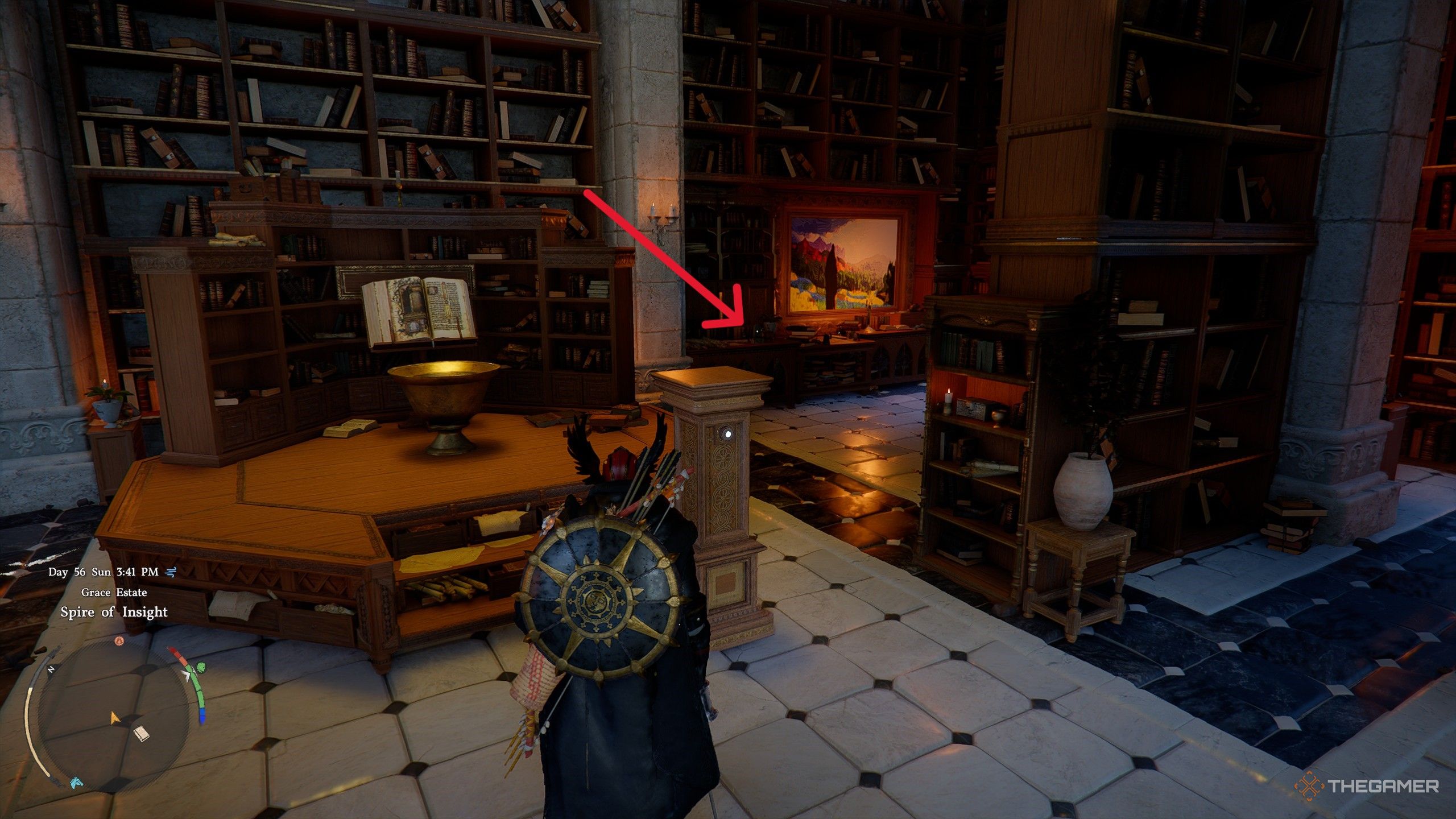Click the blue horse marker on minimap

coord(76,783)
